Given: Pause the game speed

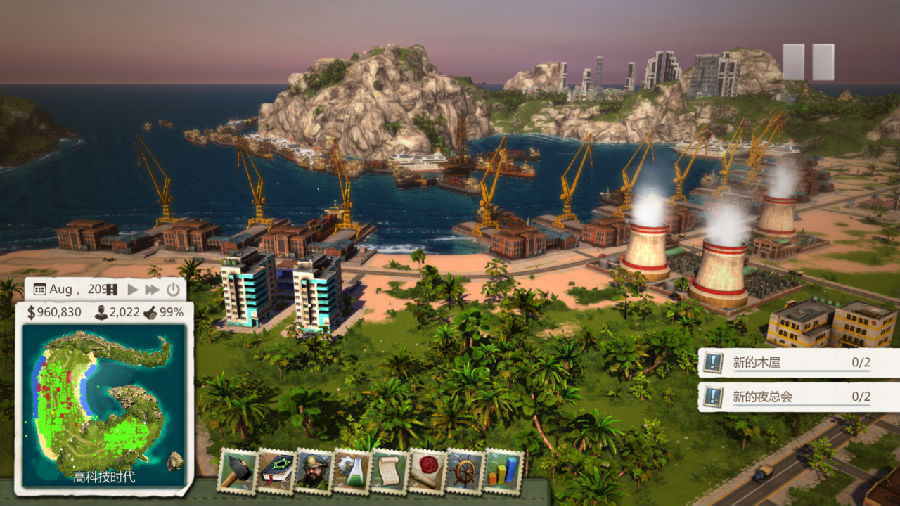Looking at the screenshot, I should (112, 289).
